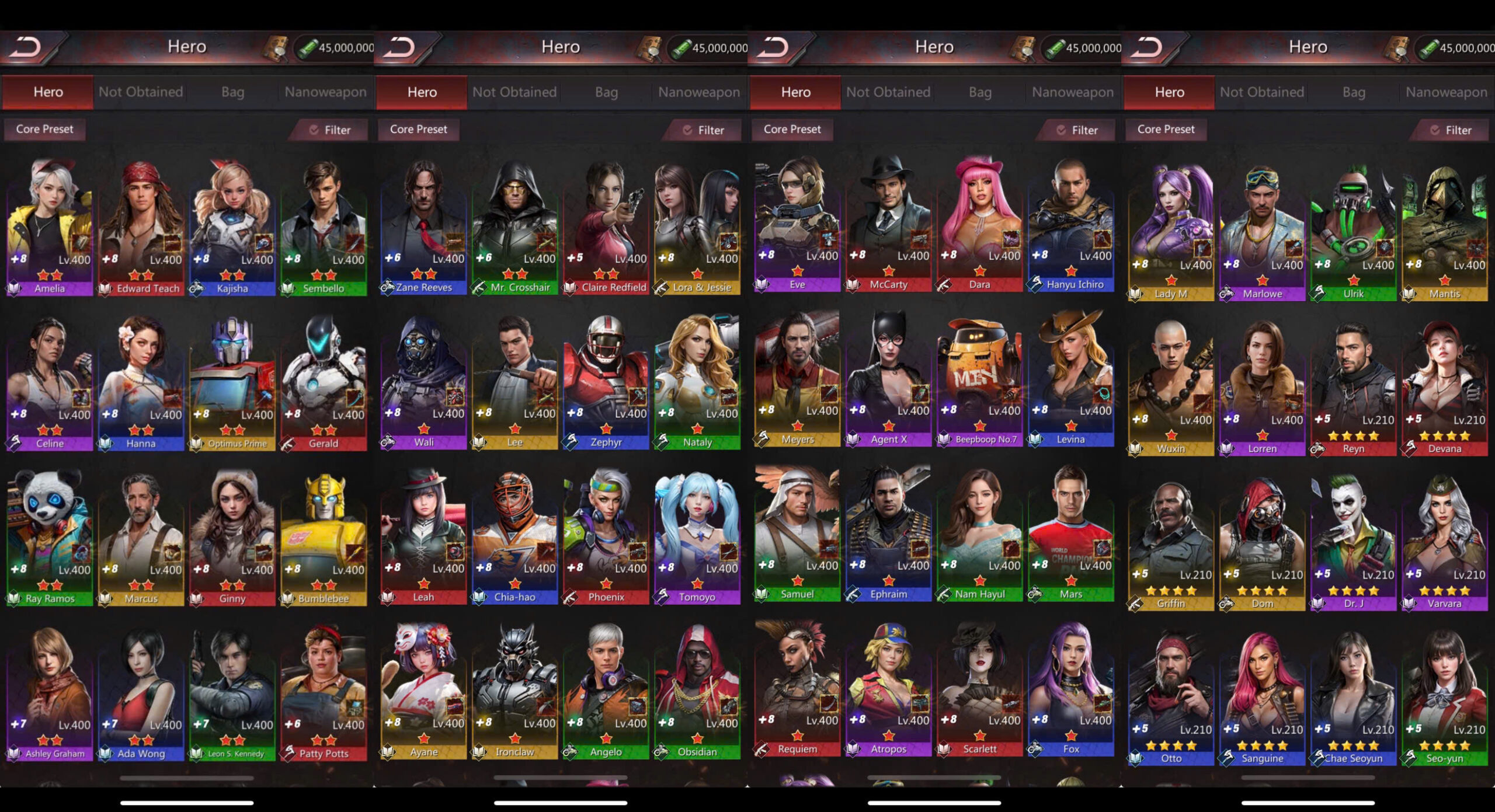Select the Ironclaw hero card
Screen dimensions: 1495x812
(514, 691)
